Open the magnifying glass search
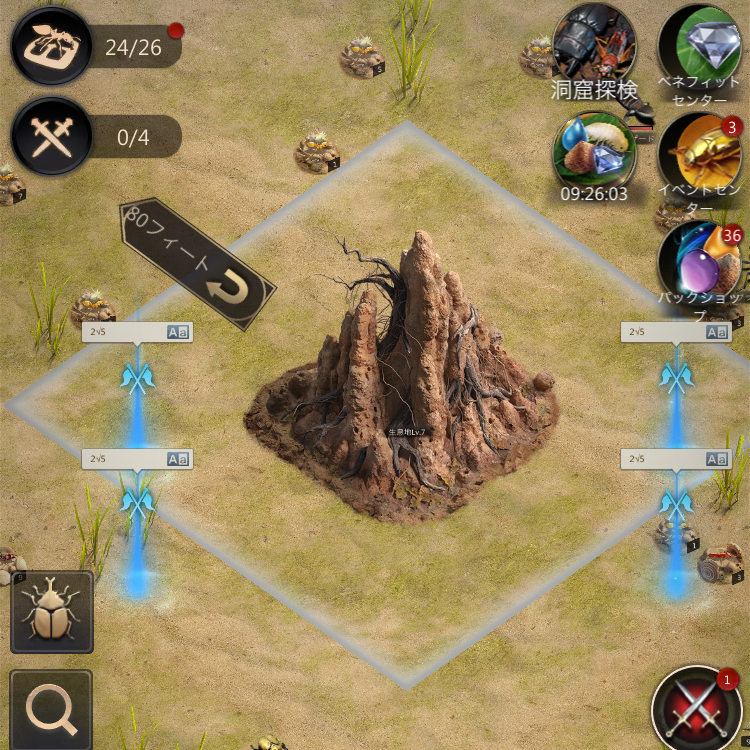750x750 pixels. point(51,709)
